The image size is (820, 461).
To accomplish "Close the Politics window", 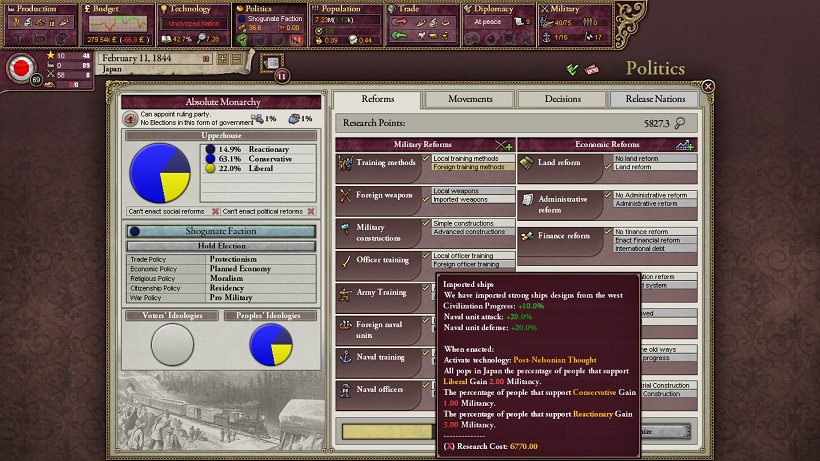I will pos(708,87).
